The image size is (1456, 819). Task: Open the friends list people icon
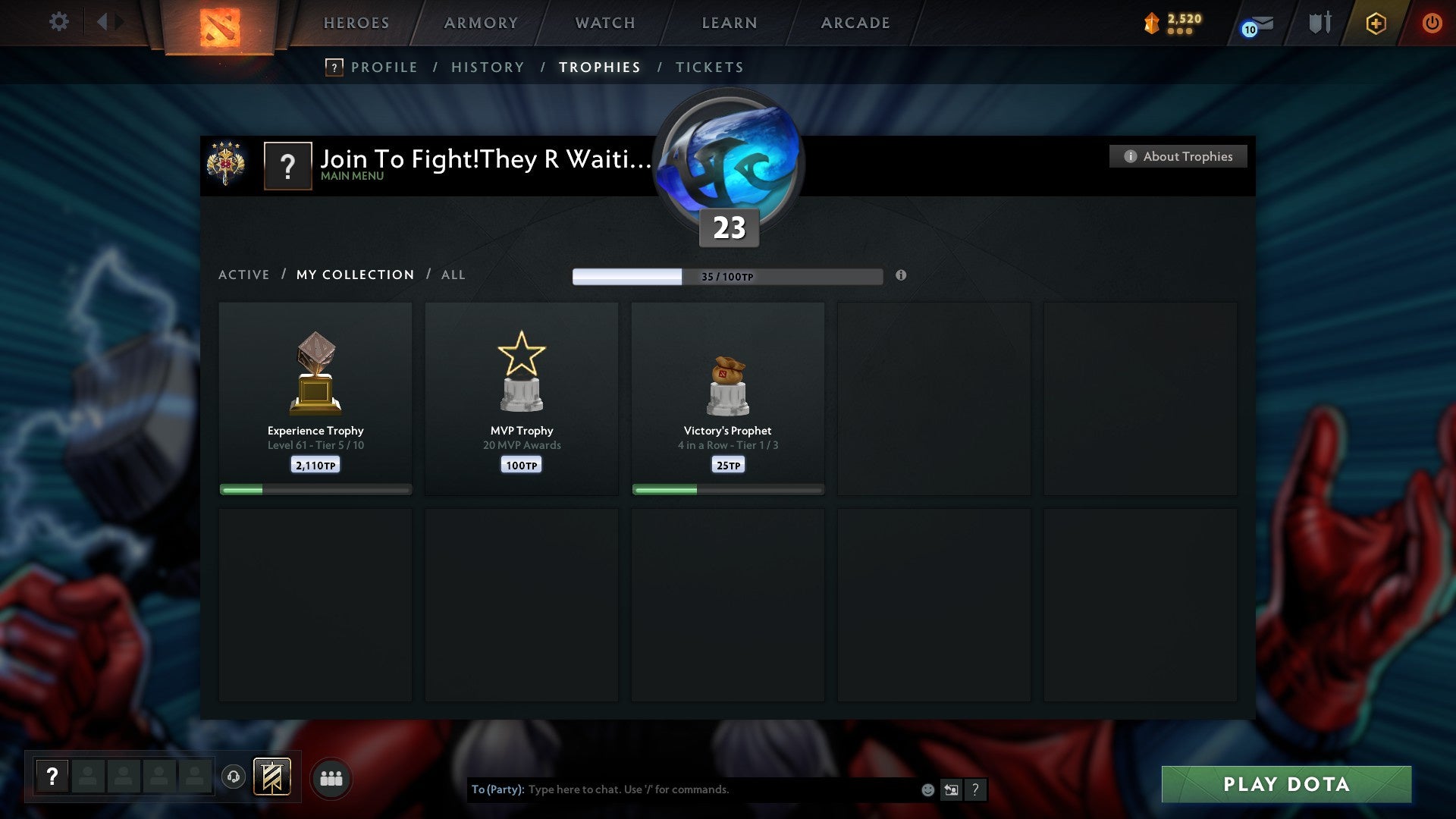point(331,777)
